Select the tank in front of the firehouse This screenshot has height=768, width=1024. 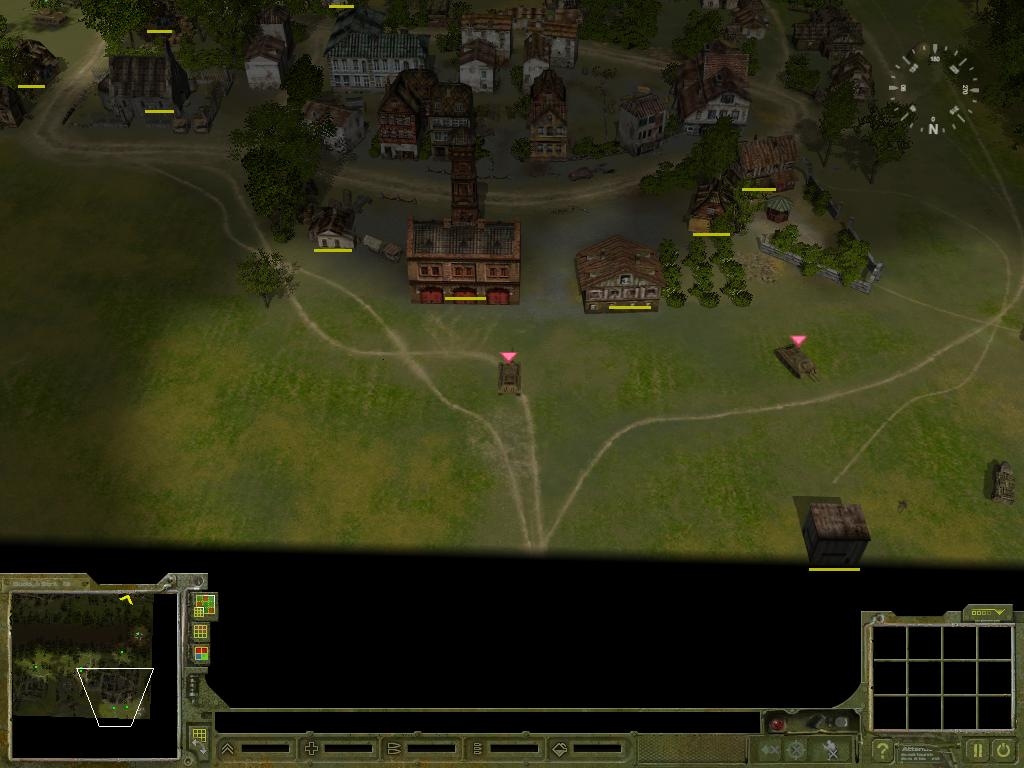509,377
